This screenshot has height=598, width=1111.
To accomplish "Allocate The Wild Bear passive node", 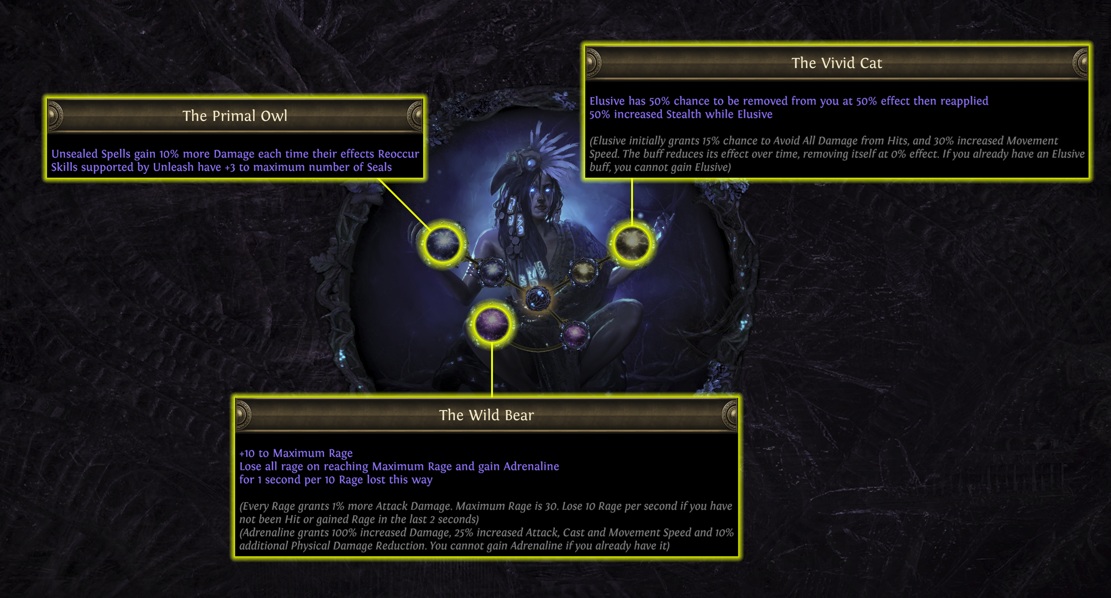I will (492, 323).
